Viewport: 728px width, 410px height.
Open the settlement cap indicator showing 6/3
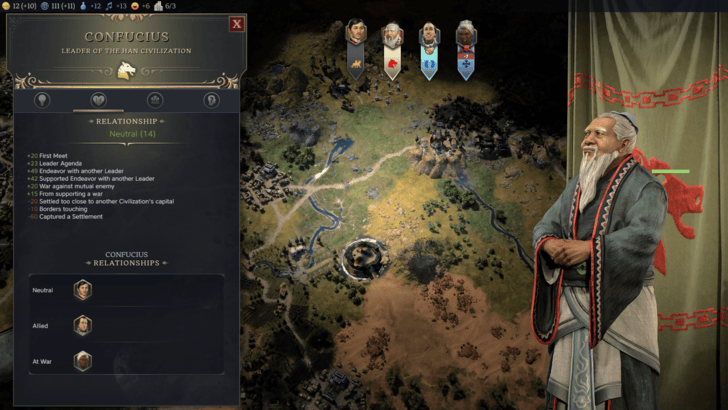[165, 6]
